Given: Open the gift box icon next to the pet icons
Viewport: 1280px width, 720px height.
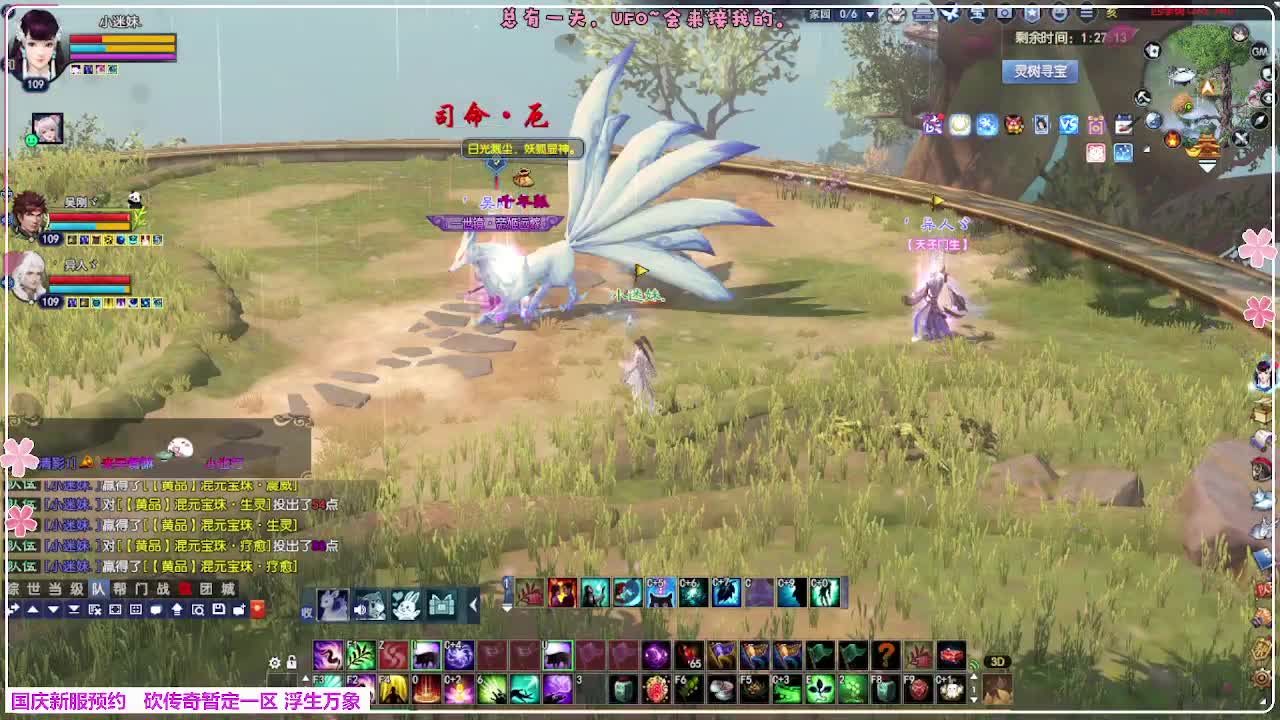Looking at the screenshot, I should (441, 606).
